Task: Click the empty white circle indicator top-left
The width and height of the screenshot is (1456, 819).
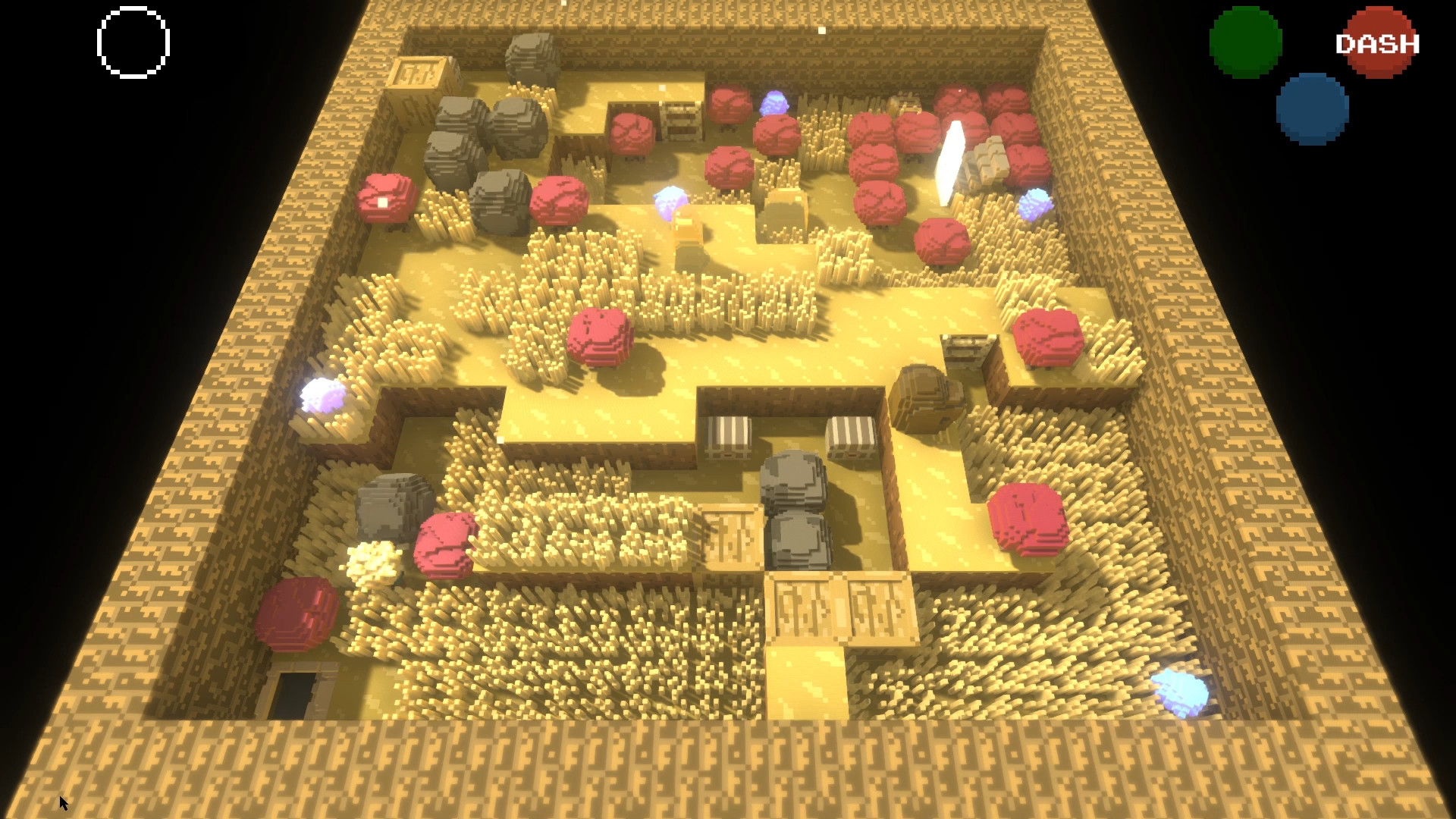Action: [x=132, y=42]
